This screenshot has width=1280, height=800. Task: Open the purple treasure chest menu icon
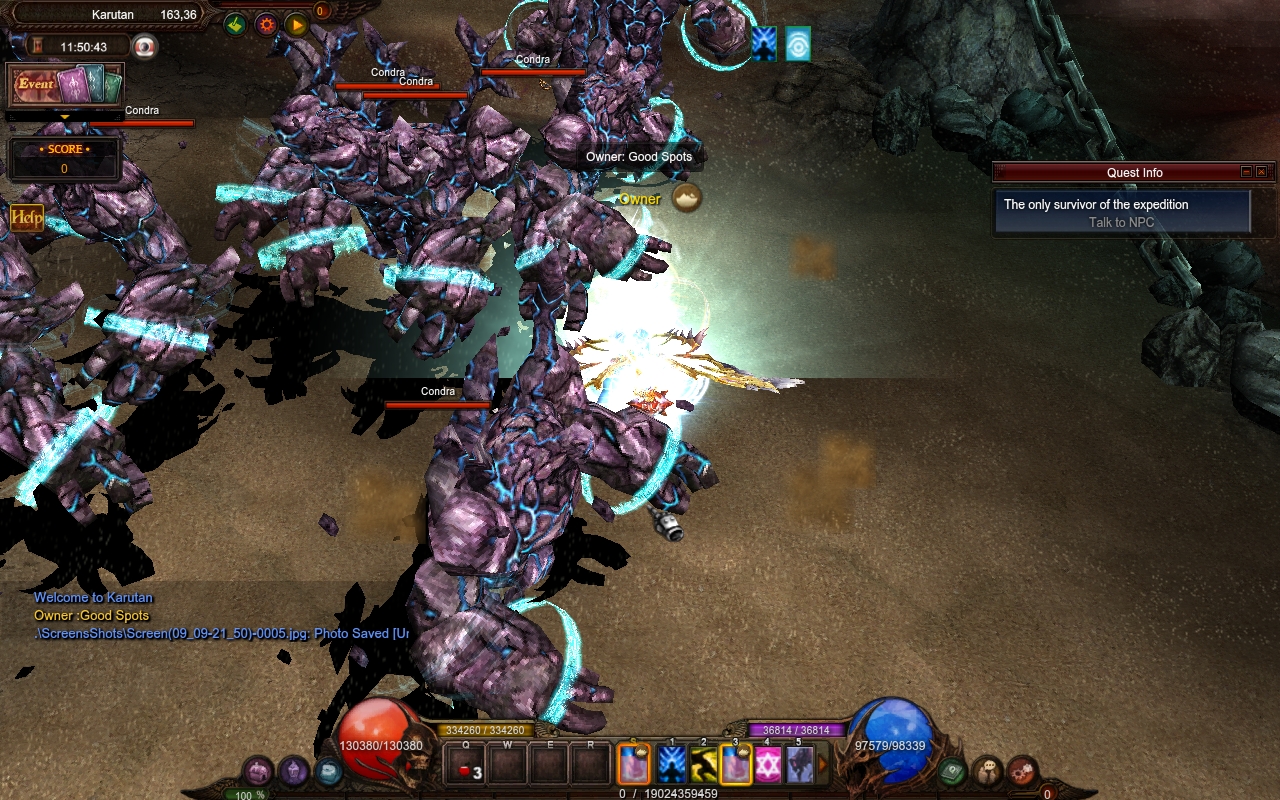click(259, 771)
